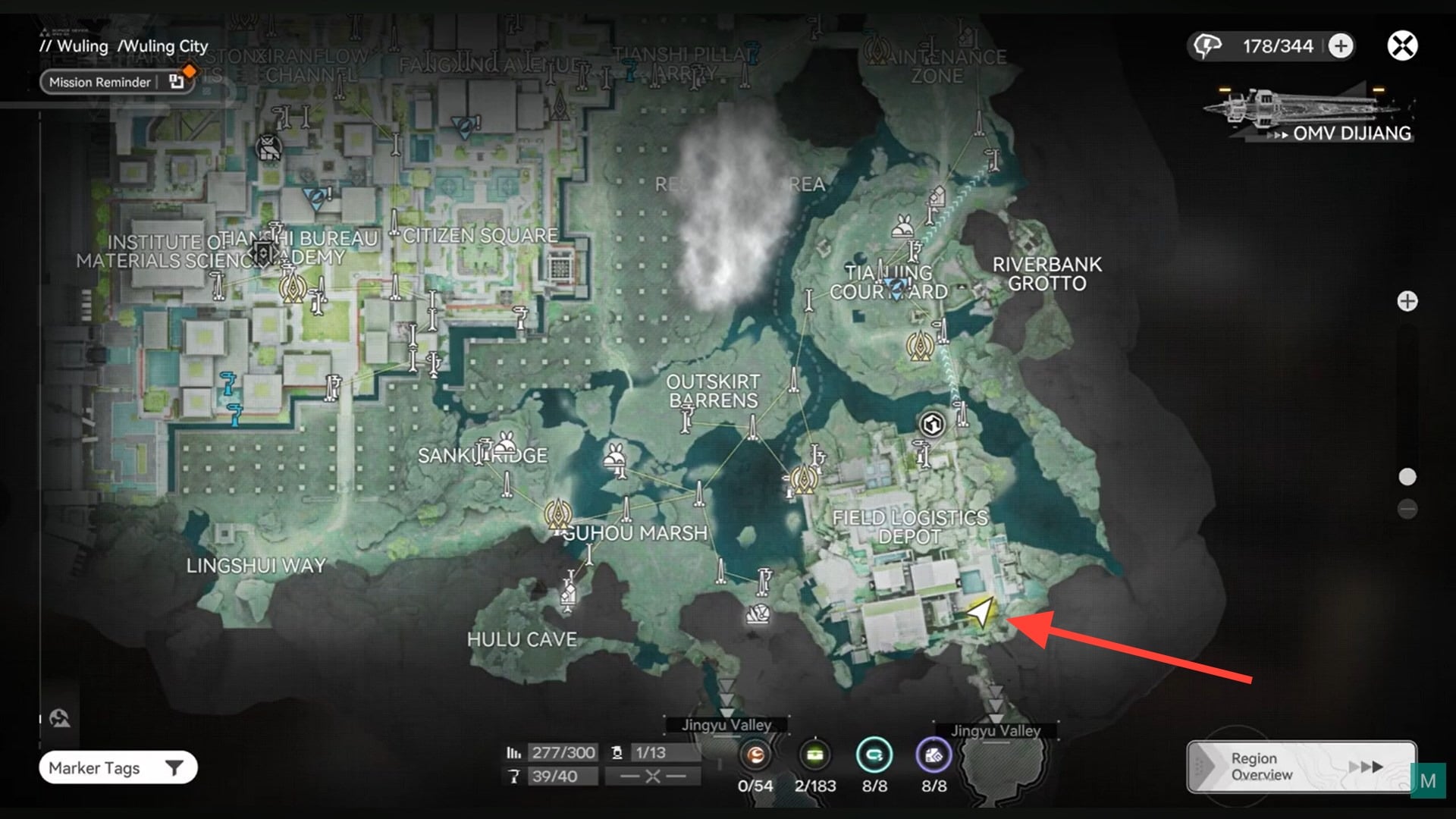
Task: Click the map zoom slider handle
Action: (1407, 477)
